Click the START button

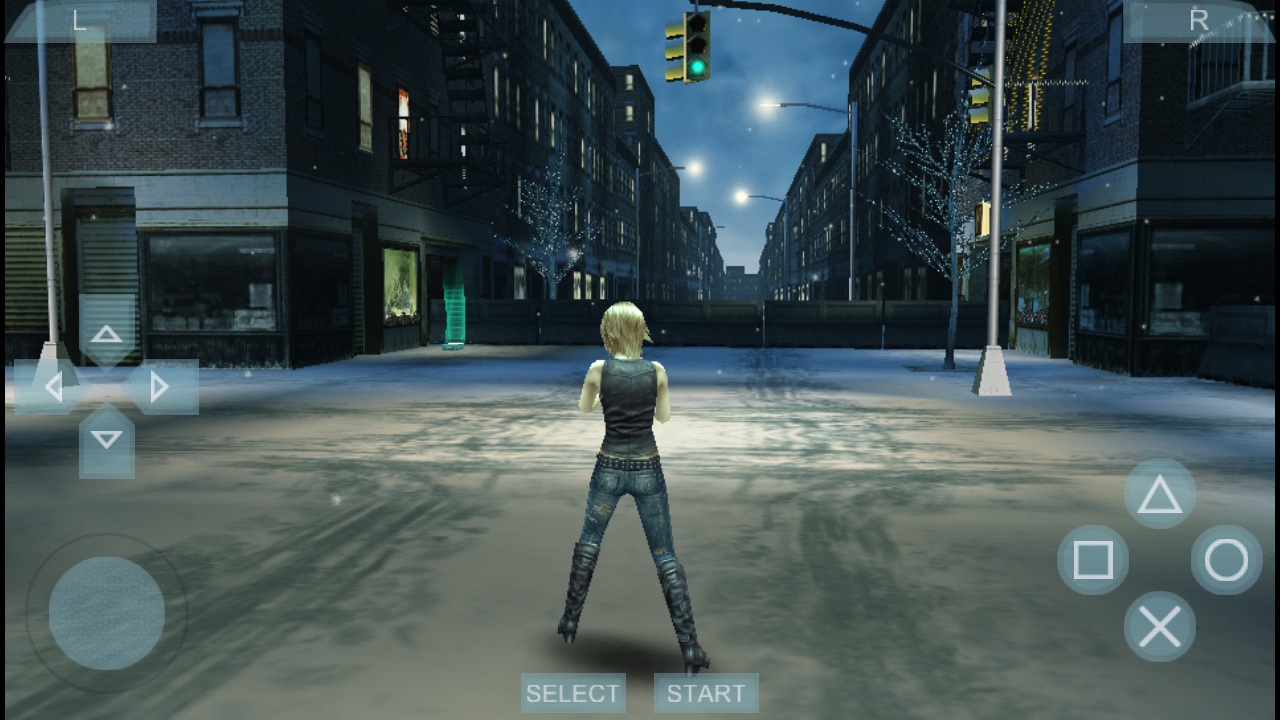(706, 693)
